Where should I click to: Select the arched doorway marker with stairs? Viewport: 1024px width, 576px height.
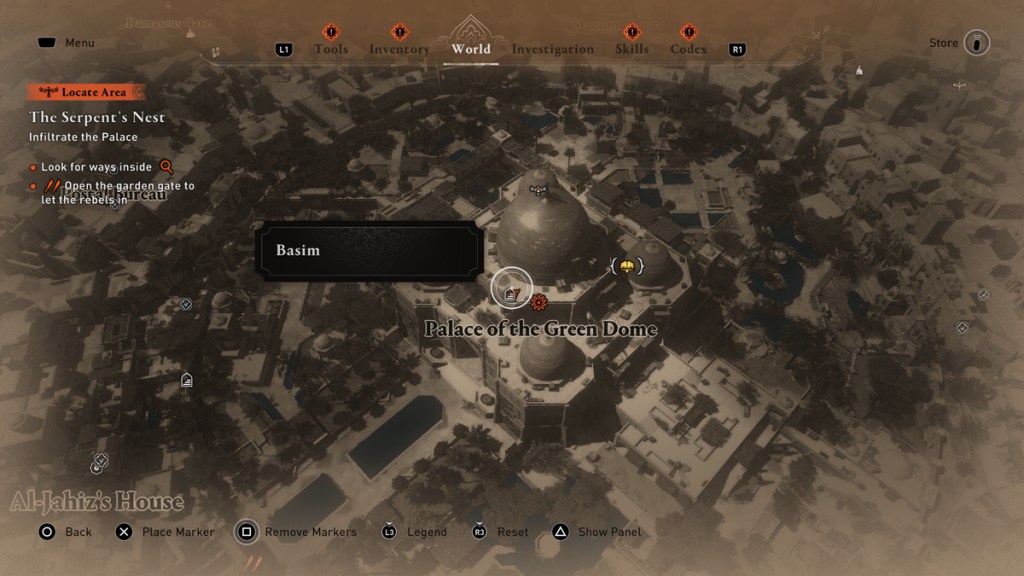(x=186, y=380)
